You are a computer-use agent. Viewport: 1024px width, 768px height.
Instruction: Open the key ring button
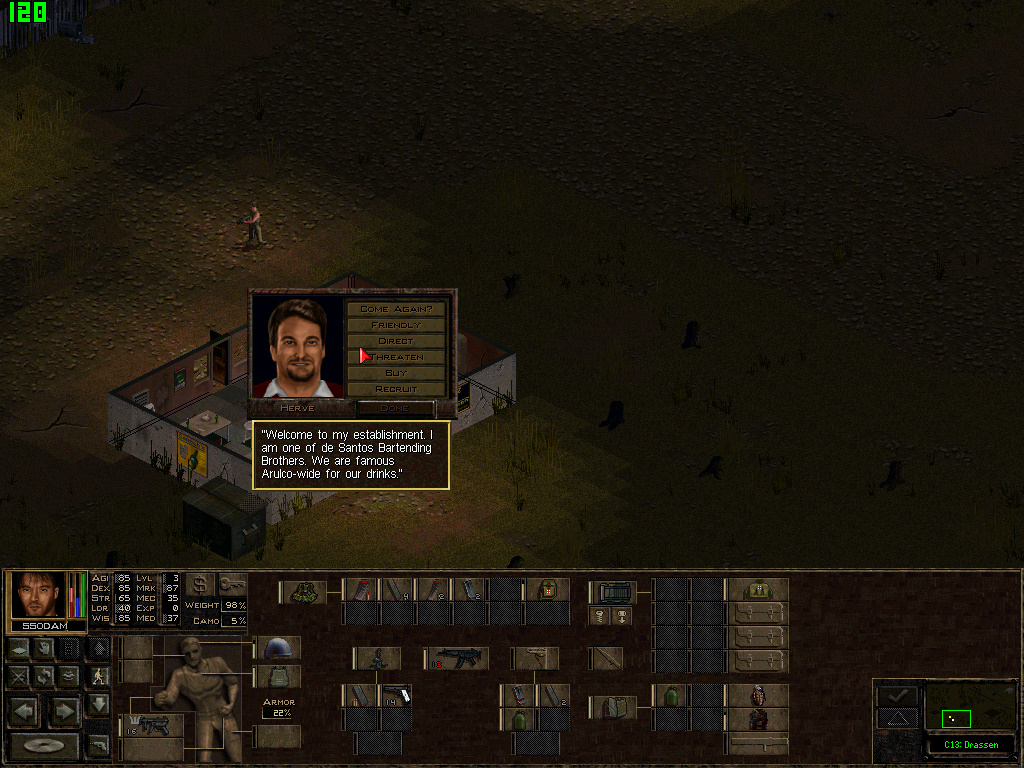tap(232, 585)
